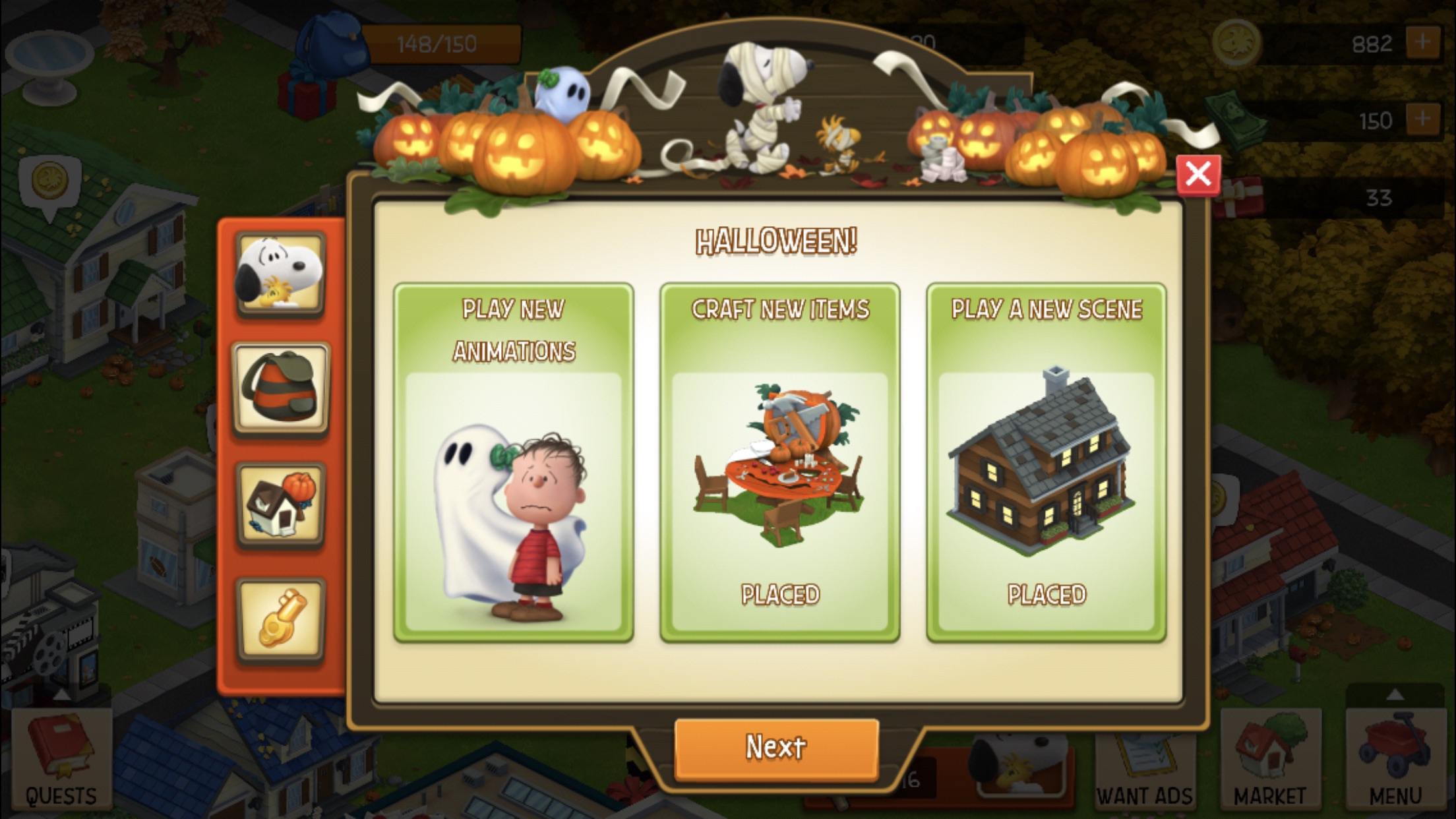Click the orange Next button
Viewport: 1456px width, 819px height.
pyautogui.click(x=776, y=748)
